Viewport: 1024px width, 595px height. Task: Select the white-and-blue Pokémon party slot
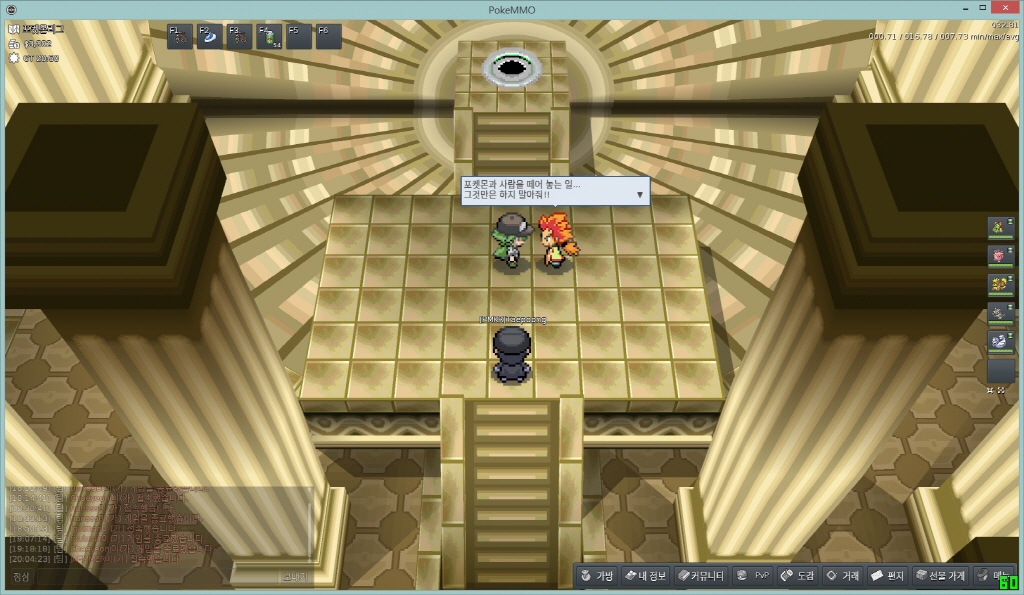point(1000,341)
